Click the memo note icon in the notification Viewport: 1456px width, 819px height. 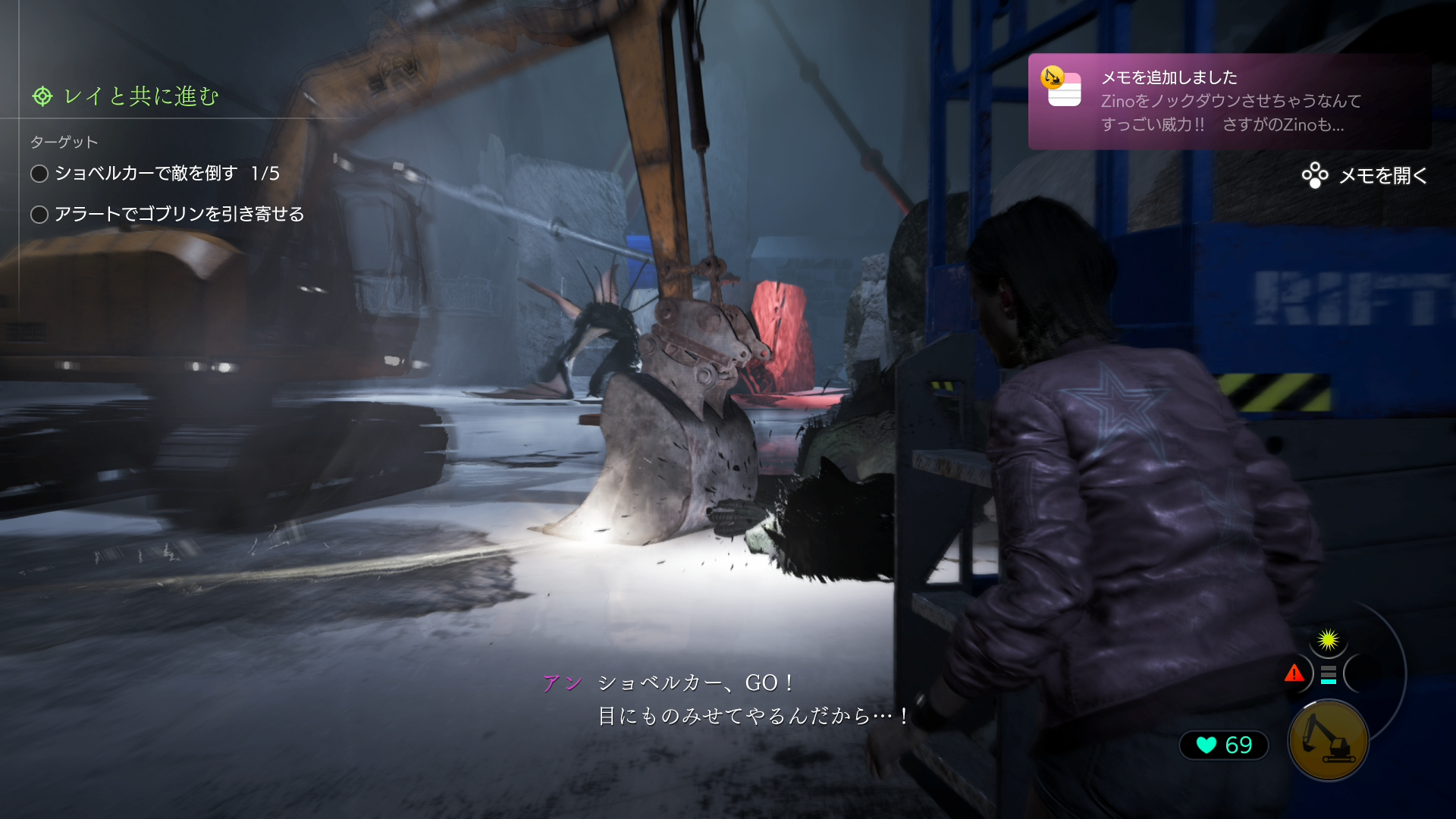coord(1064,91)
